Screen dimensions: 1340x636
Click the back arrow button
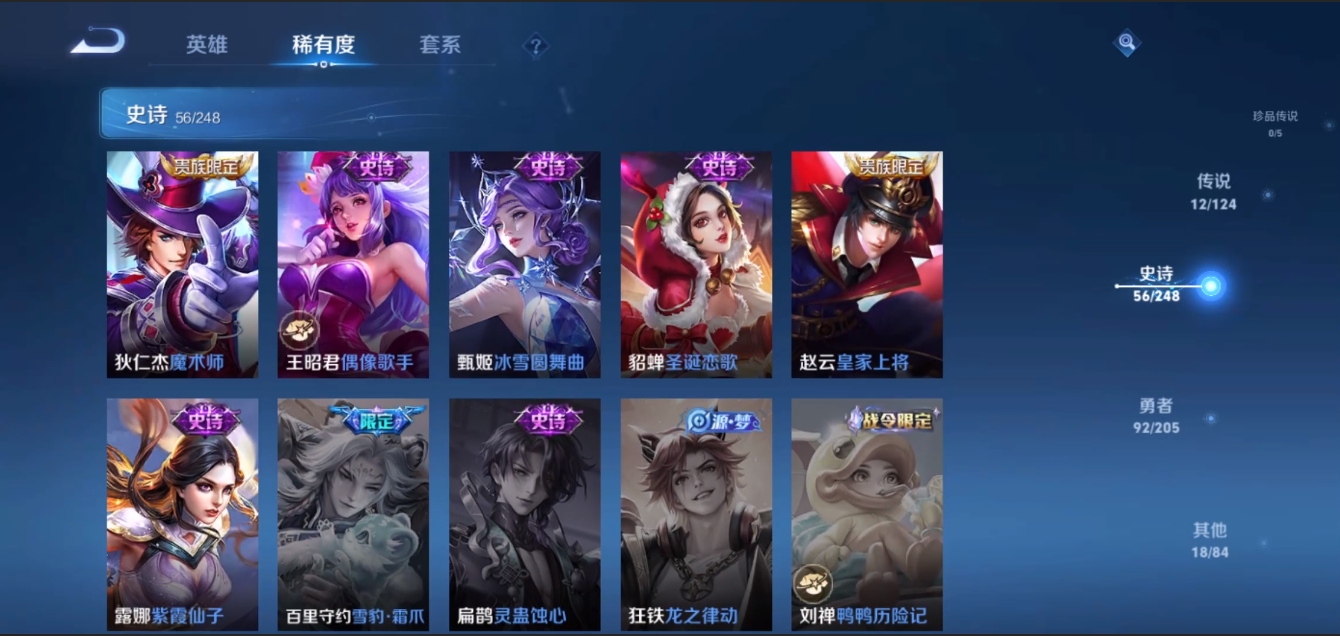[x=99, y=42]
